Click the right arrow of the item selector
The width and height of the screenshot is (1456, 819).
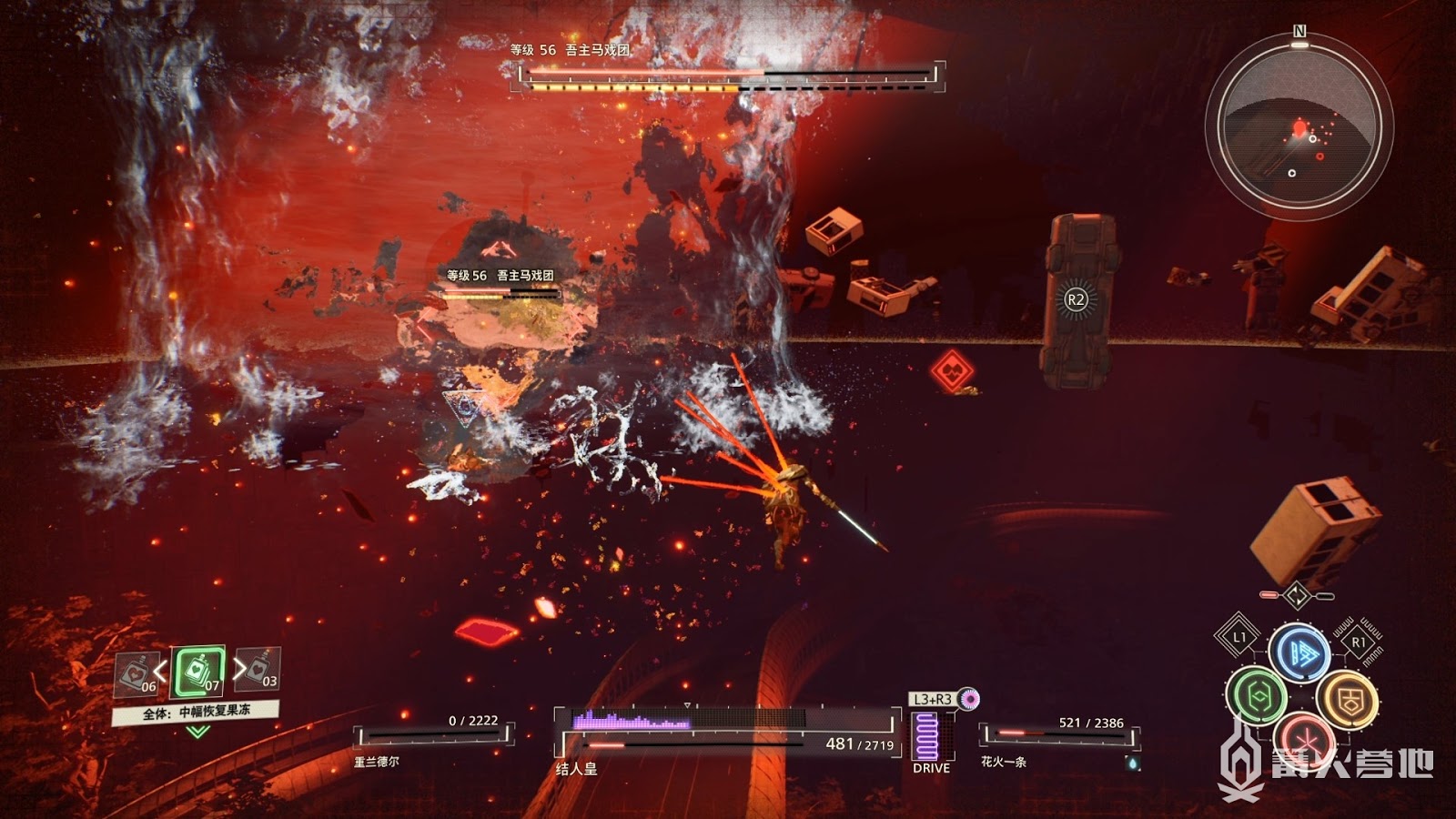(238, 669)
